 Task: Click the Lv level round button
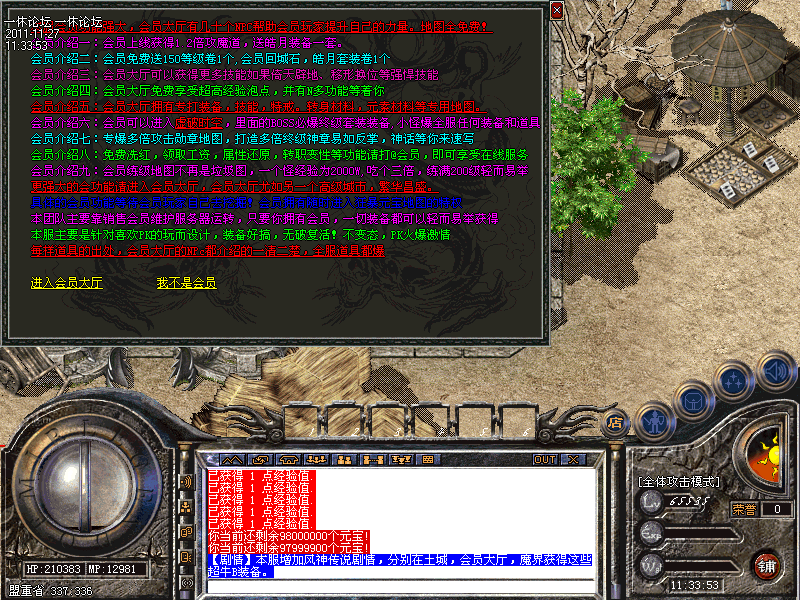pos(652,503)
